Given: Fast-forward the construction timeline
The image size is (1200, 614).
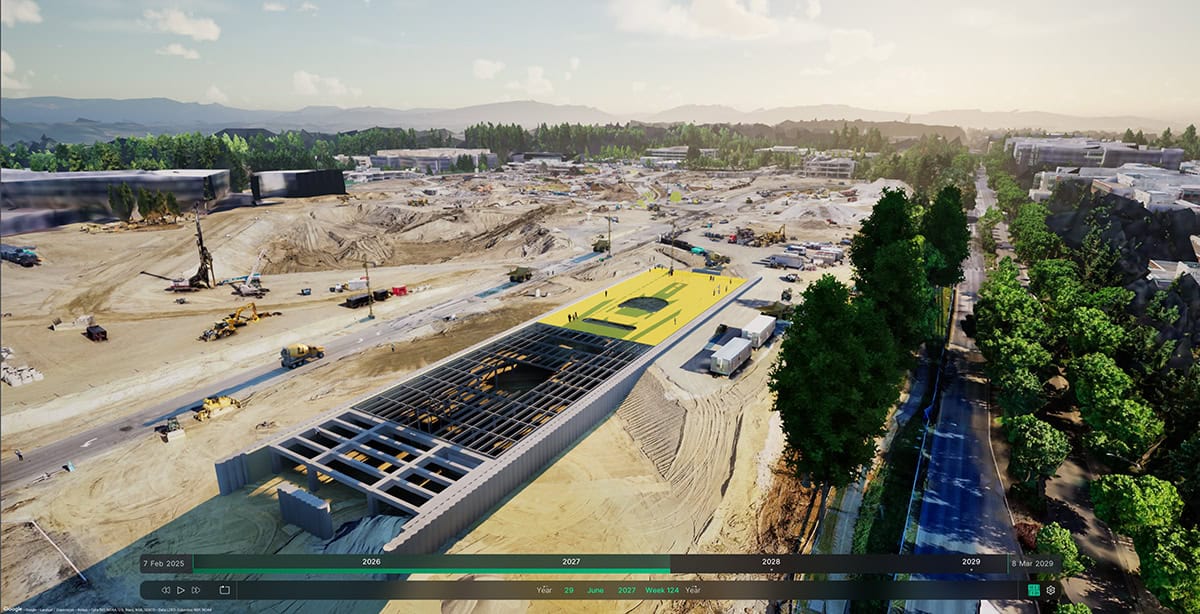Looking at the screenshot, I should (196, 590).
